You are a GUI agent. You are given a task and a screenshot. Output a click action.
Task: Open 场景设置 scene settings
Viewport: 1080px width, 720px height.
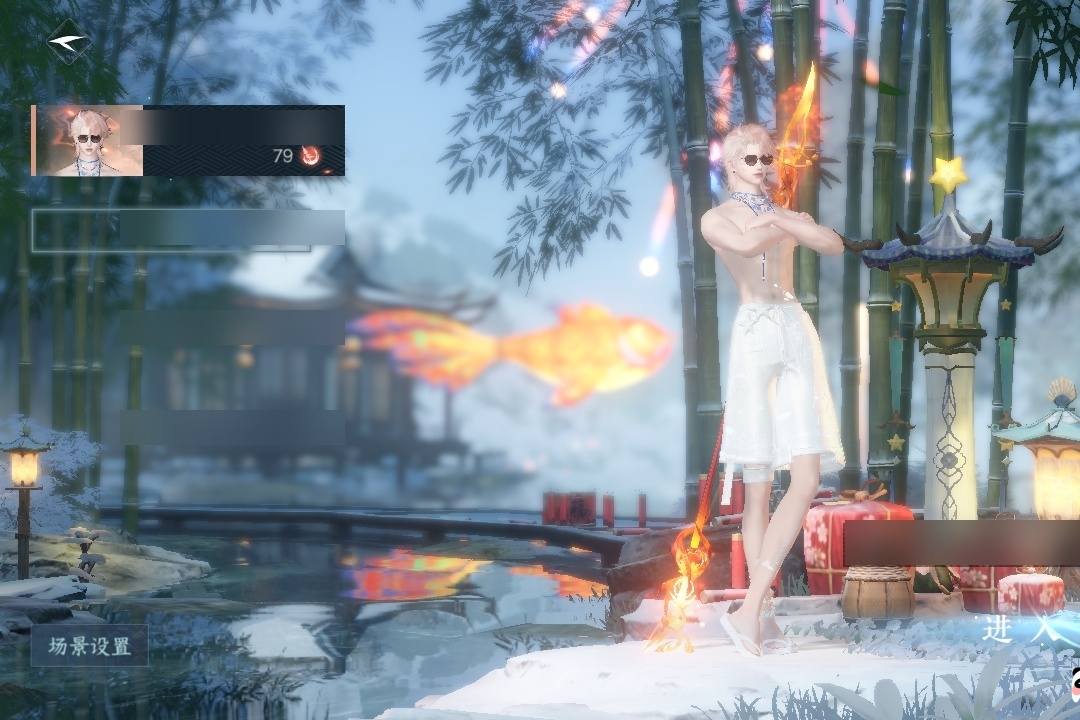(x=90, y=646)
